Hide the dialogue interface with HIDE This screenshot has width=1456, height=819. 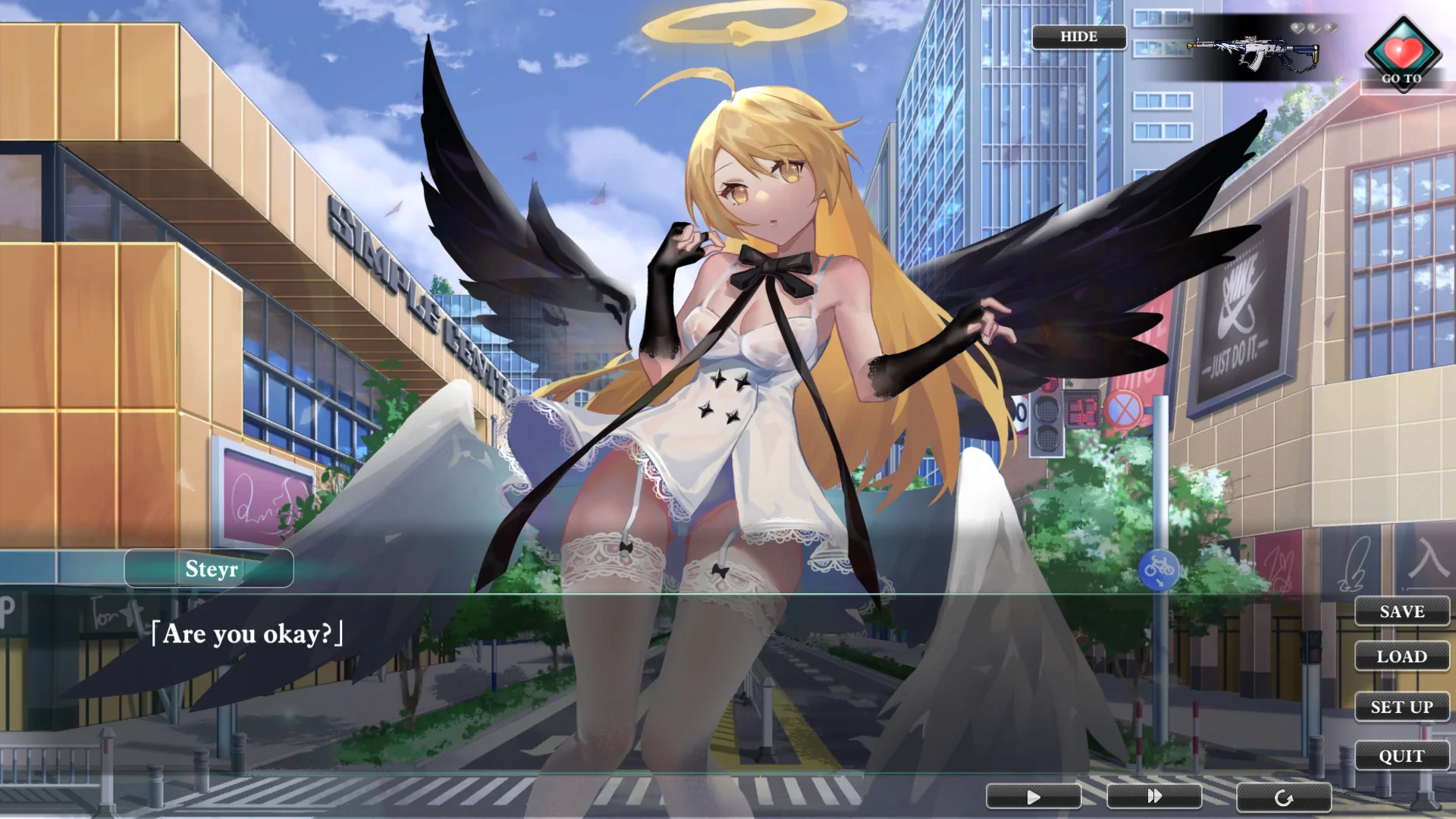[x=1078, y=36]
